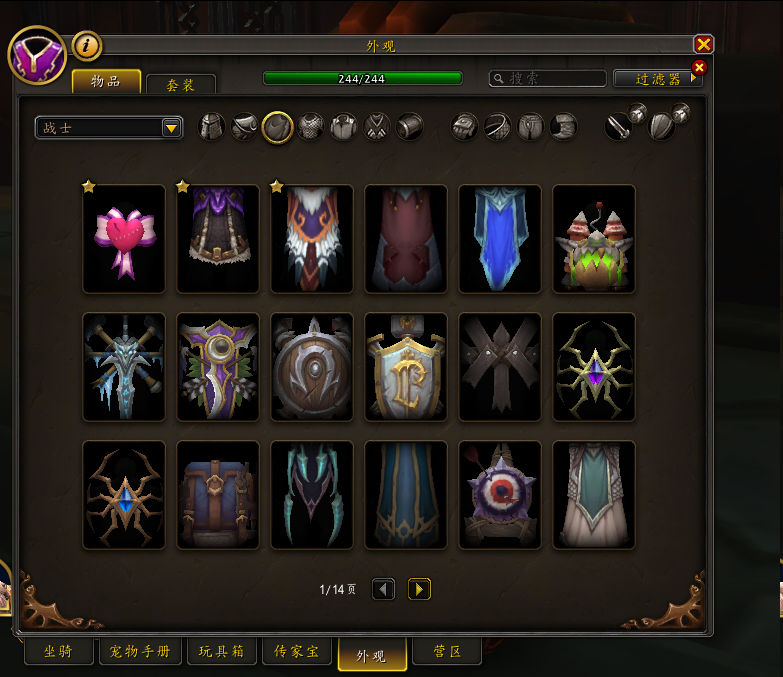Select the pink heart bow cloak appearance
Image resolution: width=783 pixels, height=677 pixels.
click(124, 239)
